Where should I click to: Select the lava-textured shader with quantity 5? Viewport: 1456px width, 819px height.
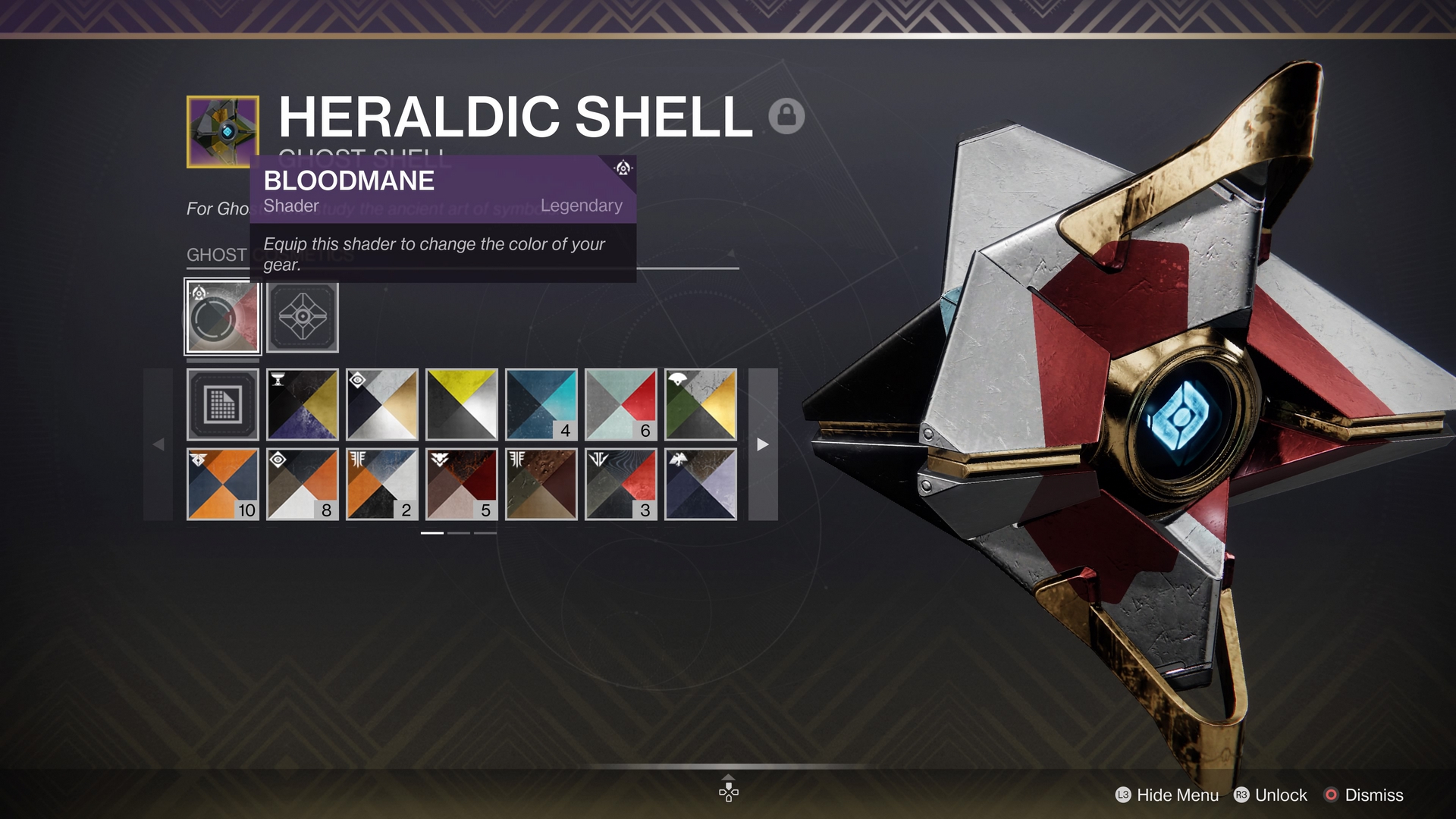(461, 483)
